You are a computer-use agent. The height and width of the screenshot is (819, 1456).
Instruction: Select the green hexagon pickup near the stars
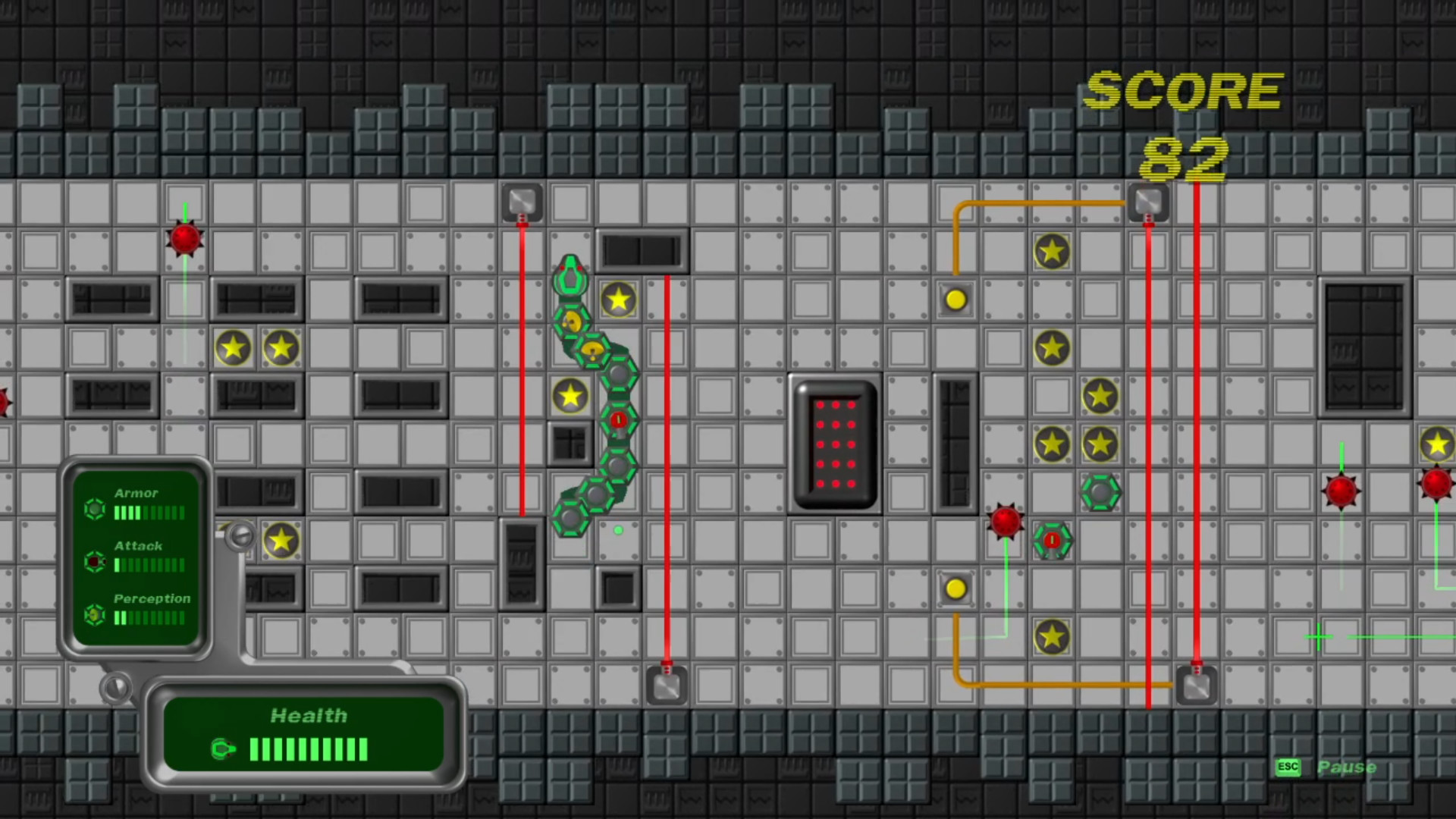click(1101, 493)
